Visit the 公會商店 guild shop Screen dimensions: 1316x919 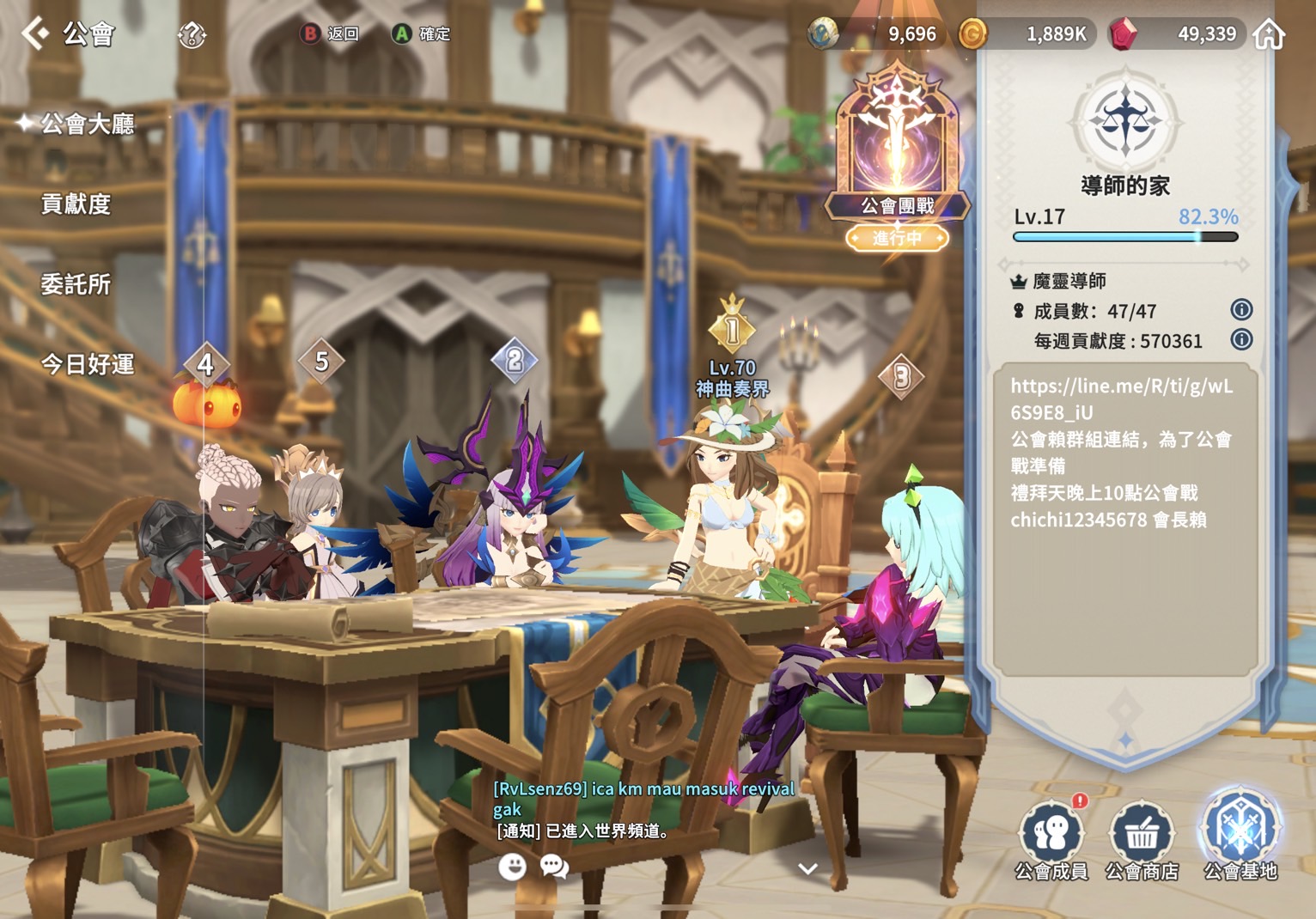click(1142, 839)
